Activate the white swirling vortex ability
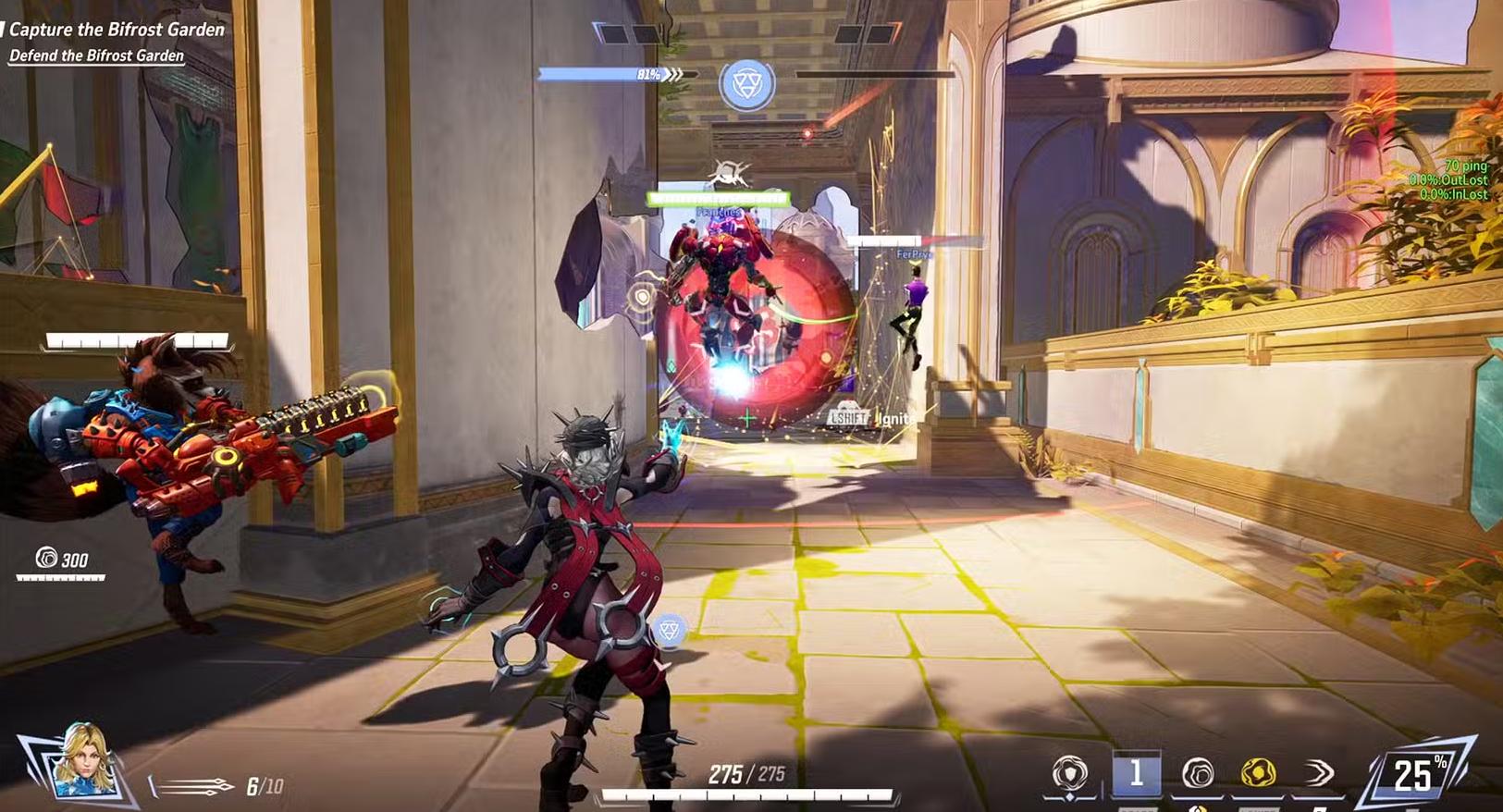1503x812 pixels. point(1198,773)
